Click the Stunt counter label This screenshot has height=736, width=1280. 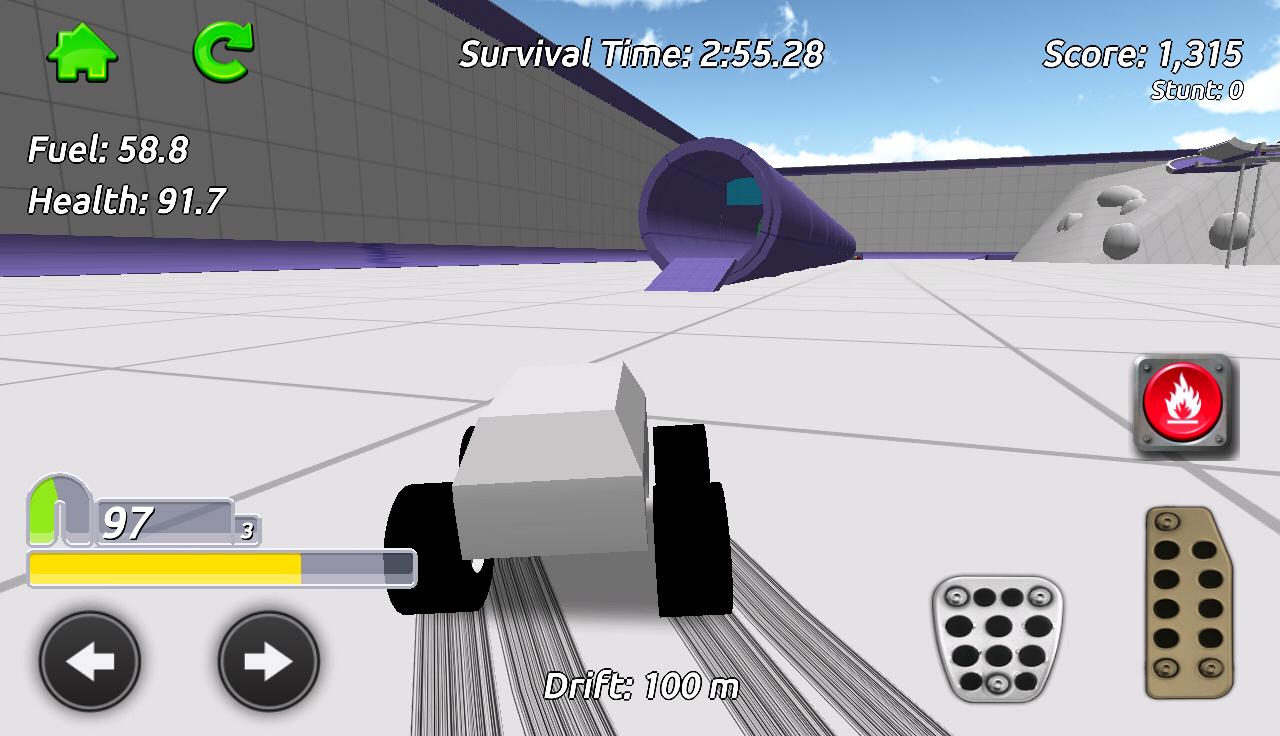coord(1208,90)
